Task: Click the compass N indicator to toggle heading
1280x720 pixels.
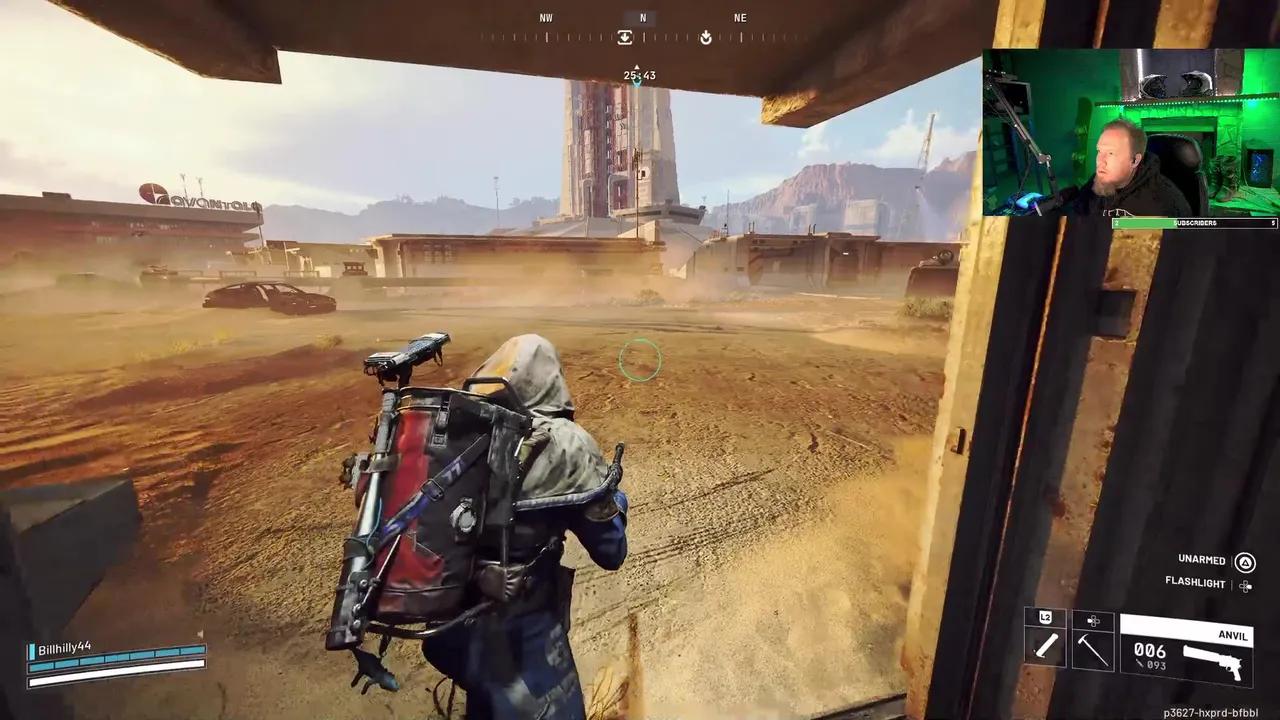Action: (643, 17)
